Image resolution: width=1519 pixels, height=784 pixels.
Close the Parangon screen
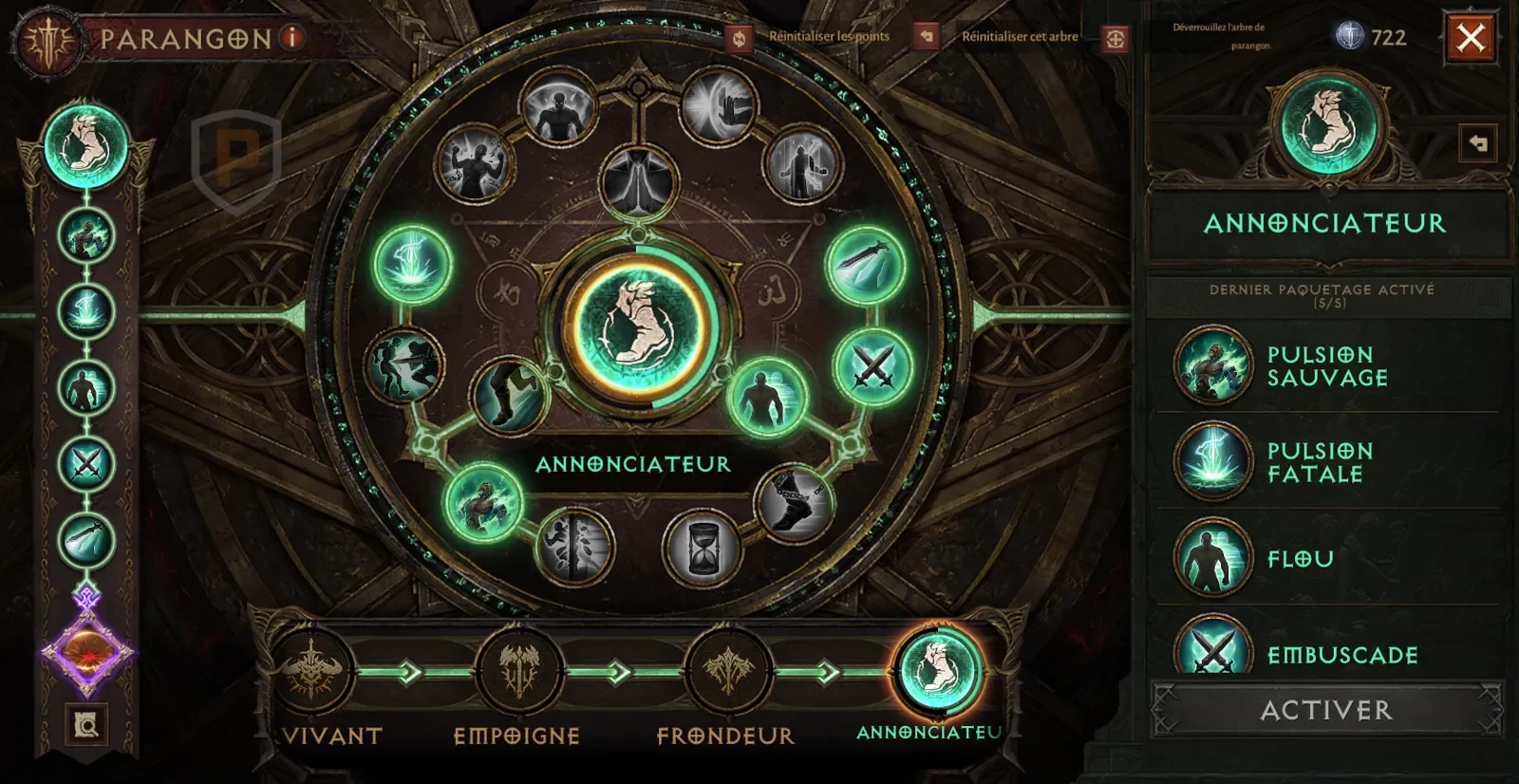pos(1470,39)
